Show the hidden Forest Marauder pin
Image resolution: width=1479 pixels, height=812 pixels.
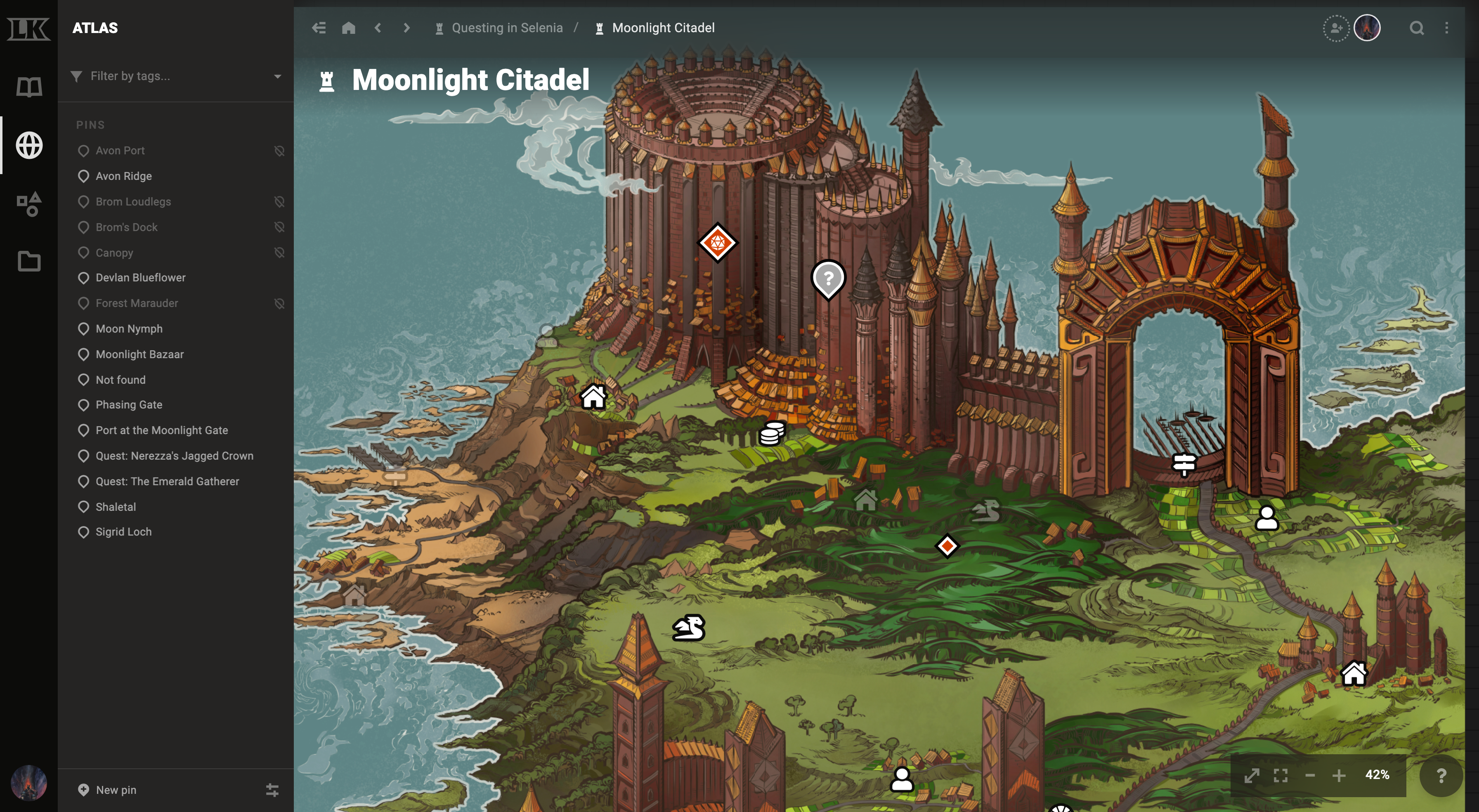pos(280,303)
